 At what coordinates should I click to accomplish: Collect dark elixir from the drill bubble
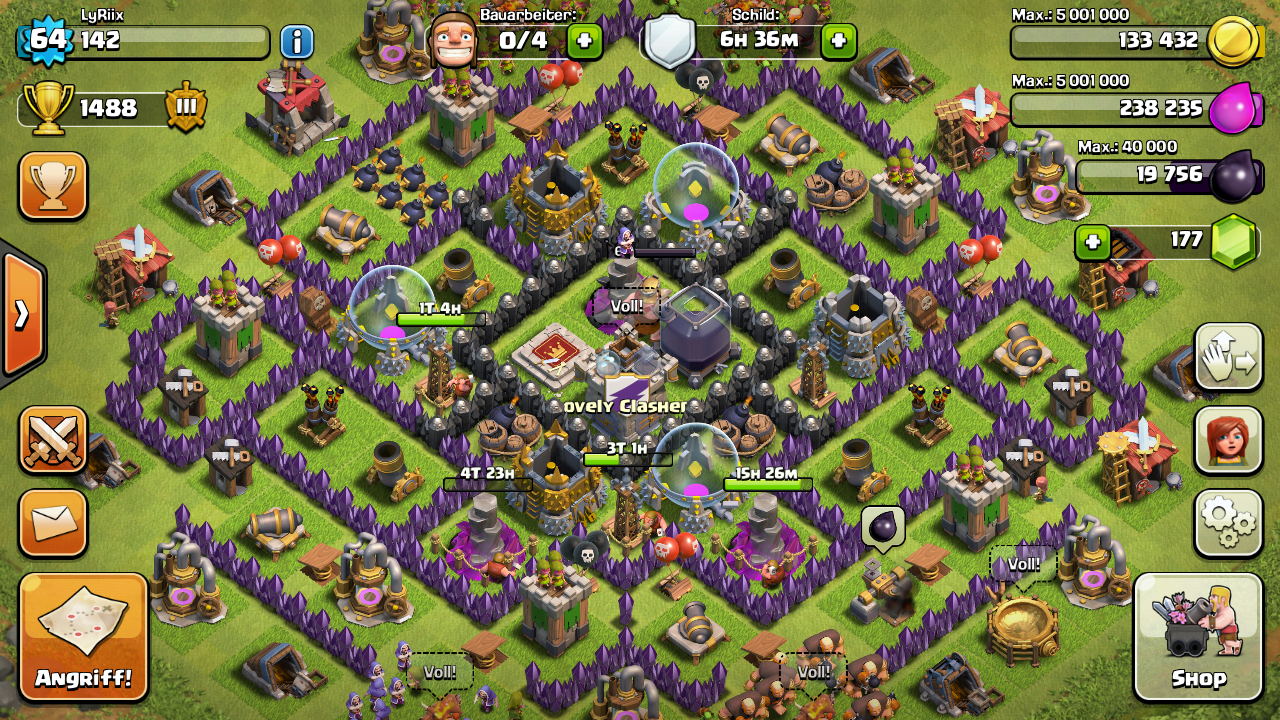[883, 525]
